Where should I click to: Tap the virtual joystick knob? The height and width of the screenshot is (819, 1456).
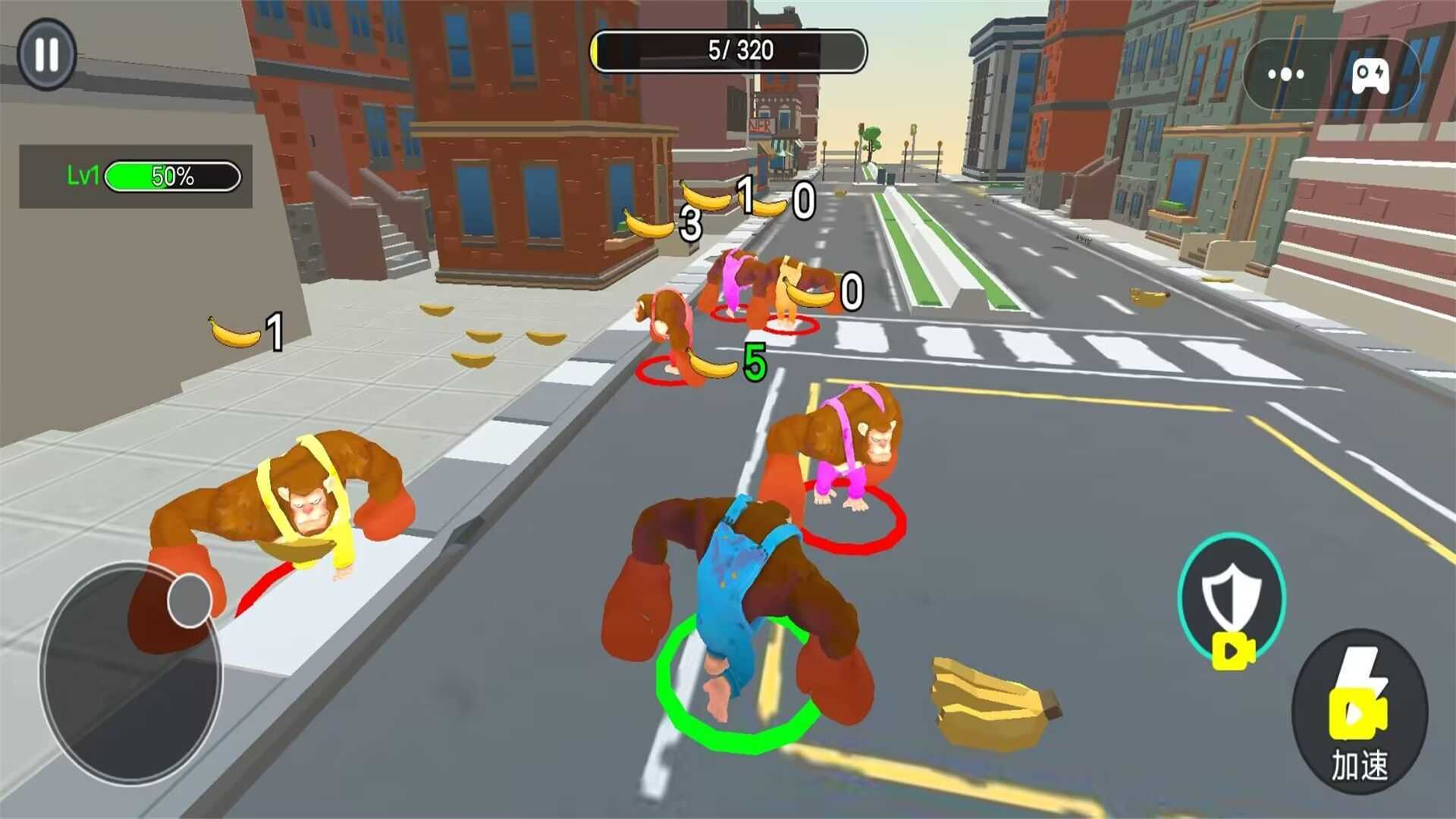tap(189, 601)
